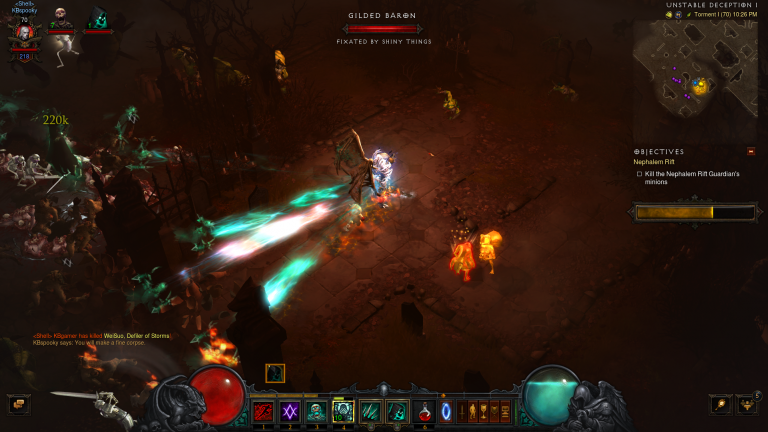Select the green spikes left-mouse skill

371,410
